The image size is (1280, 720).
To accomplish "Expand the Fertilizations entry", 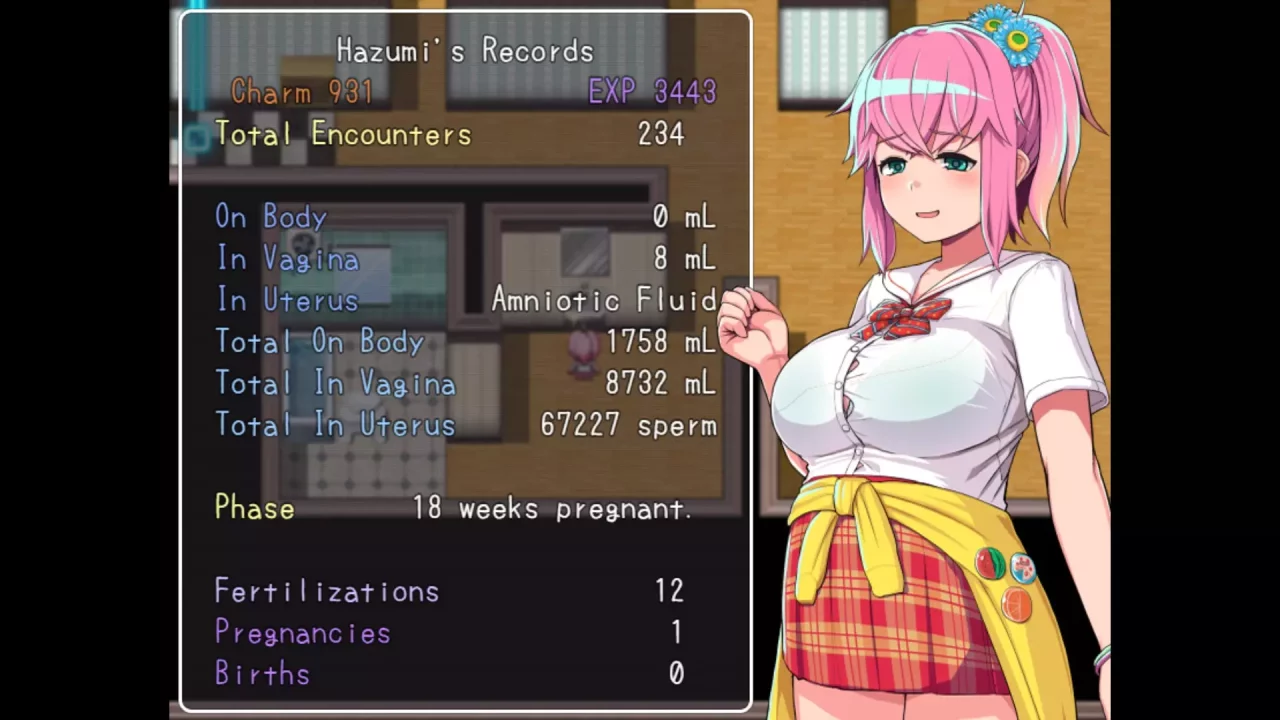I will point(326,591).
